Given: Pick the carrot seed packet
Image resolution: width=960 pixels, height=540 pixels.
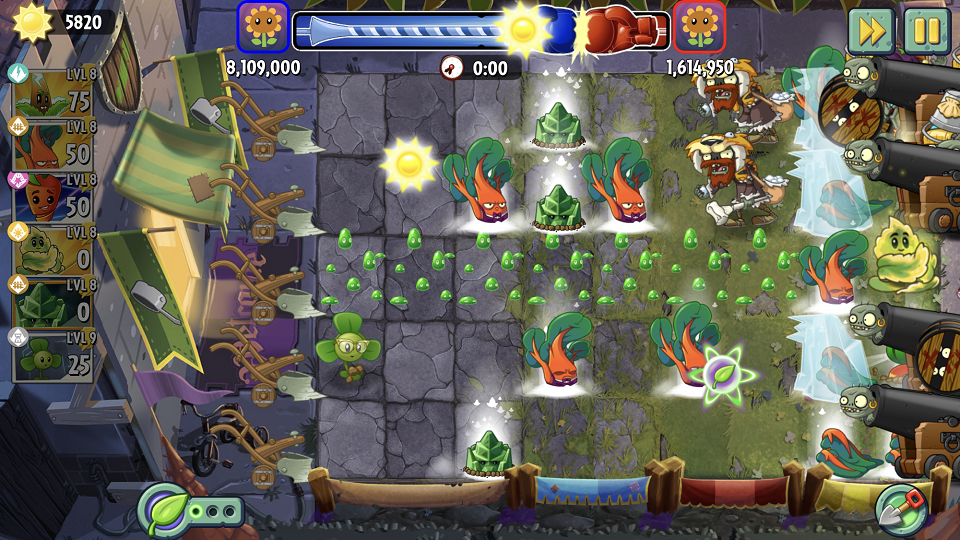Looking at the screenshot, I should [x=54, y=196].
